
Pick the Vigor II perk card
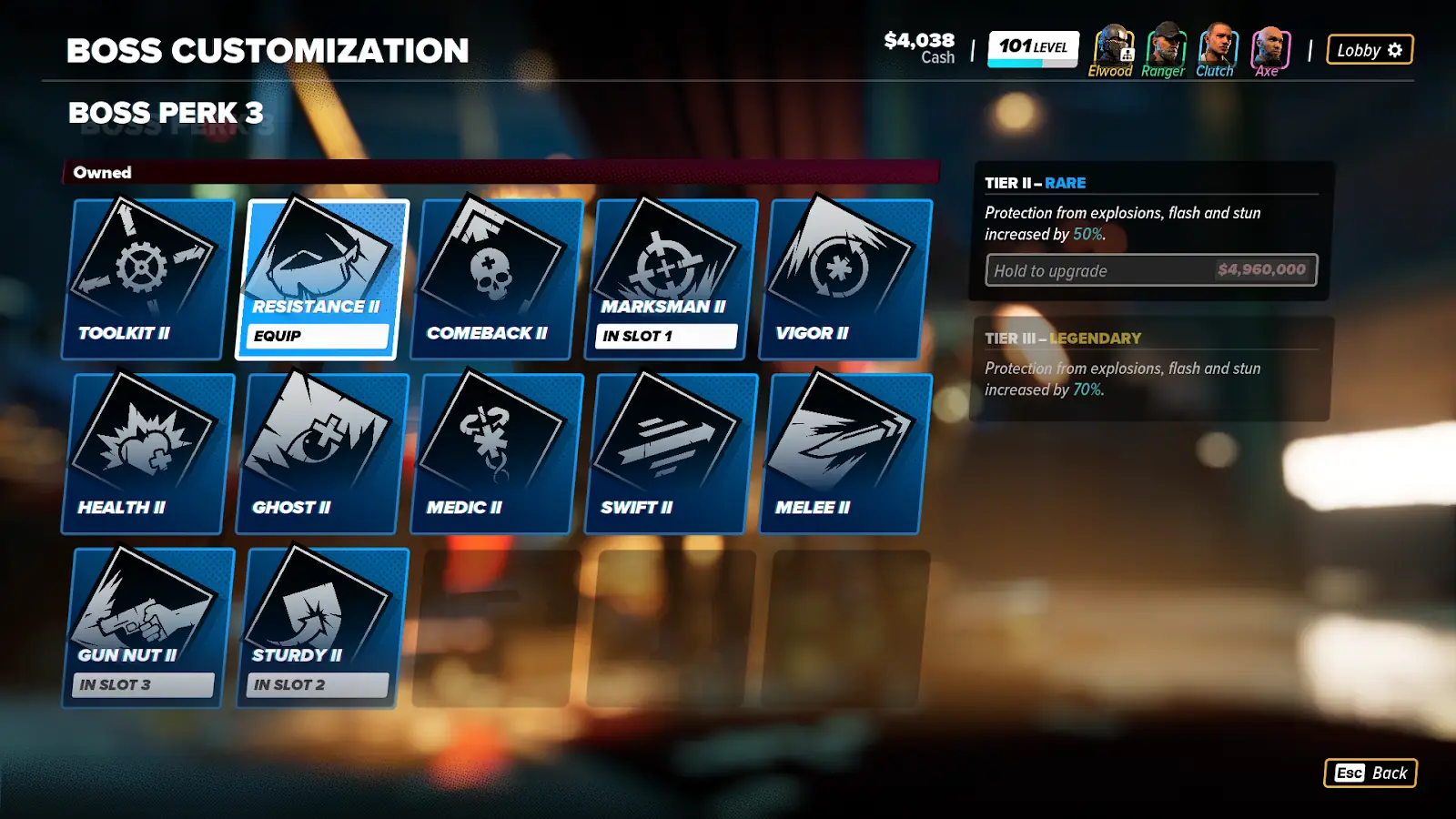click(x=845, y=278)
